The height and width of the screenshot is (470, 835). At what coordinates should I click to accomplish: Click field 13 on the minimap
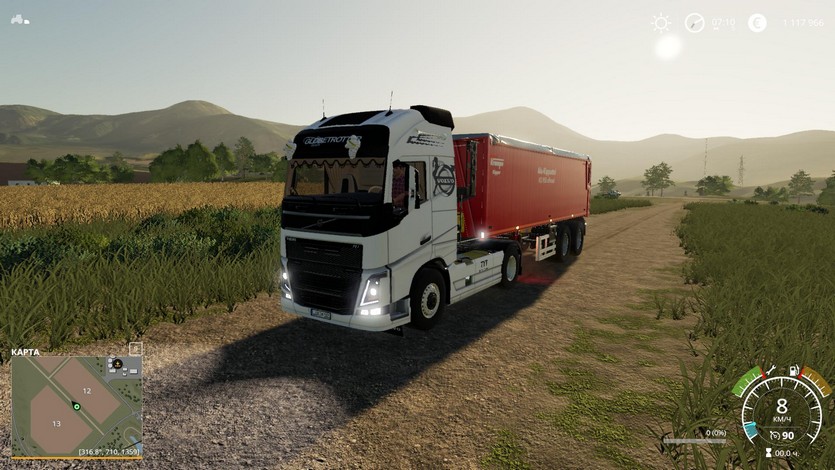56,423
